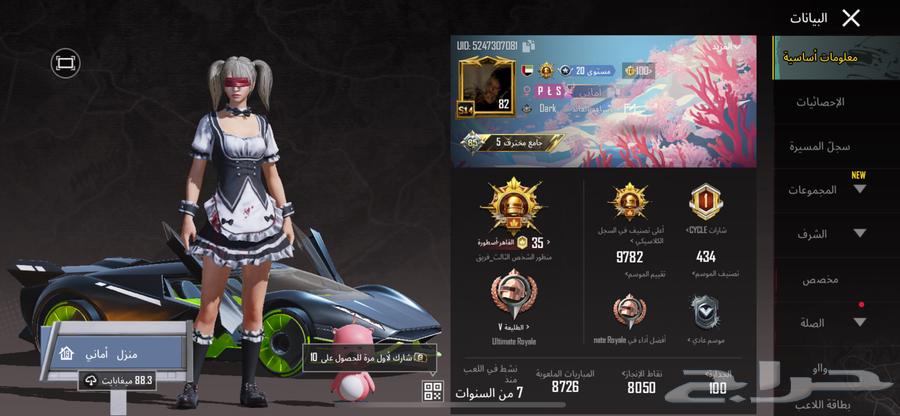View the CYCLE badges emblem
Screen dimensions: 900x416
(705, 202)
